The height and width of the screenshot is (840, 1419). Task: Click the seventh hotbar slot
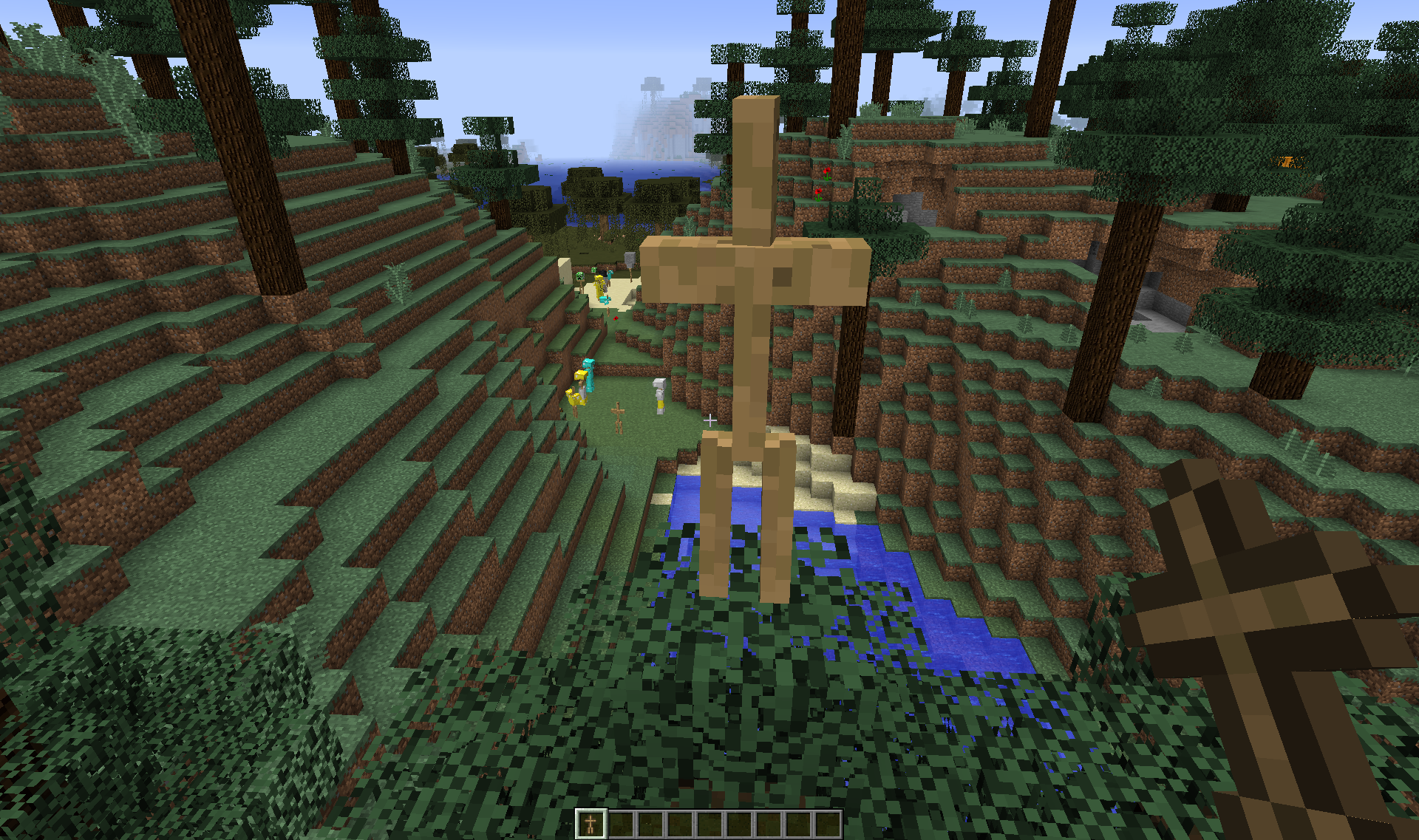(x=769, y=823)
